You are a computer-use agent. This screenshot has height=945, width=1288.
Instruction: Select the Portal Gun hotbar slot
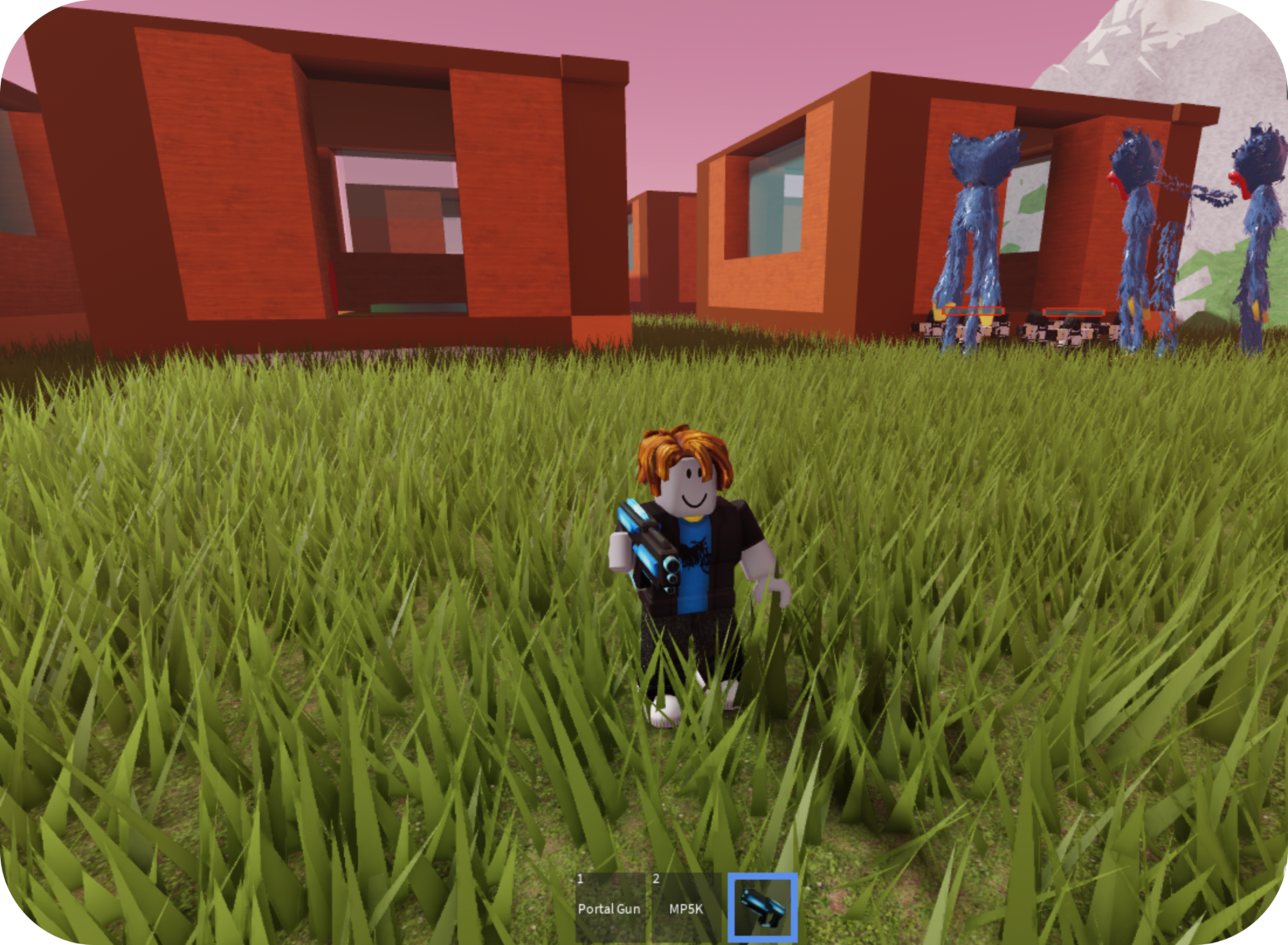tap(609, 907)
